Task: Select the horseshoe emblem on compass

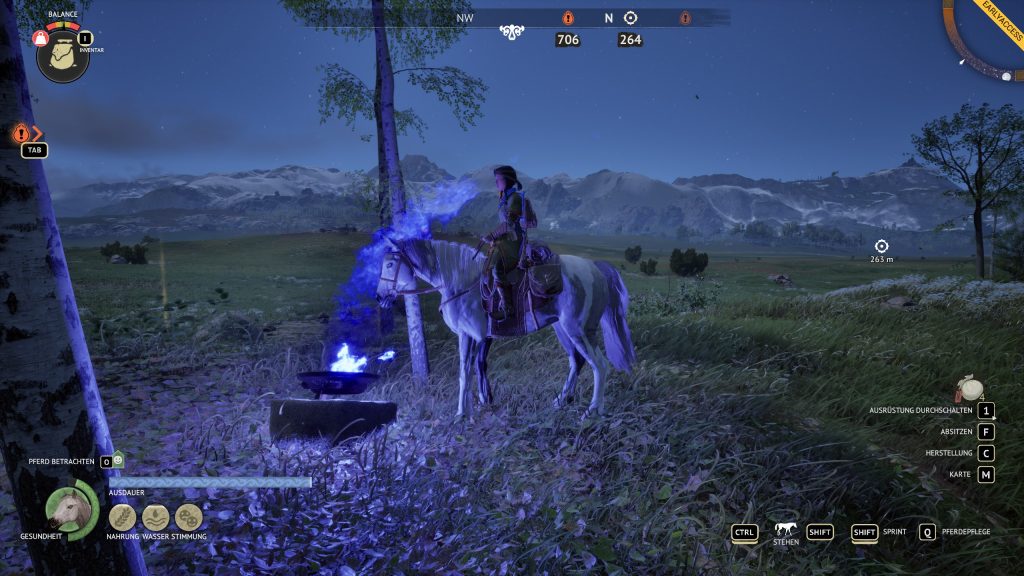Action: tap(513, 32)
